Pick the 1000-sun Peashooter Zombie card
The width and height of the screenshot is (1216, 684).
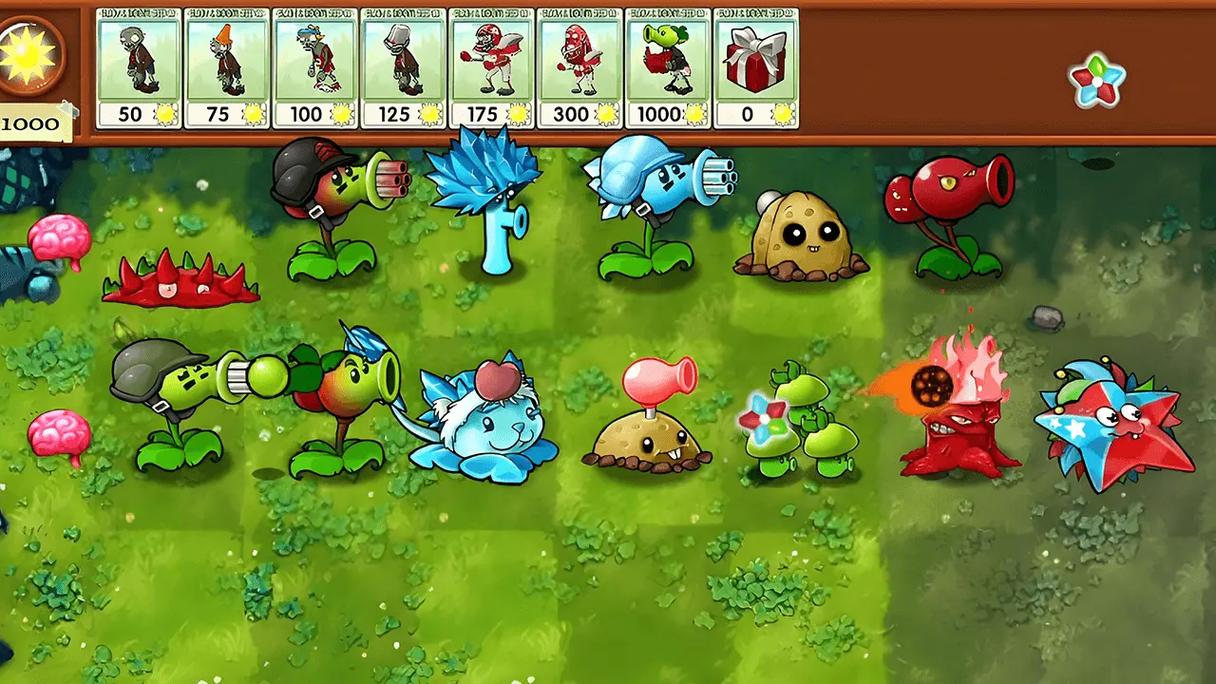pos(668,68)
